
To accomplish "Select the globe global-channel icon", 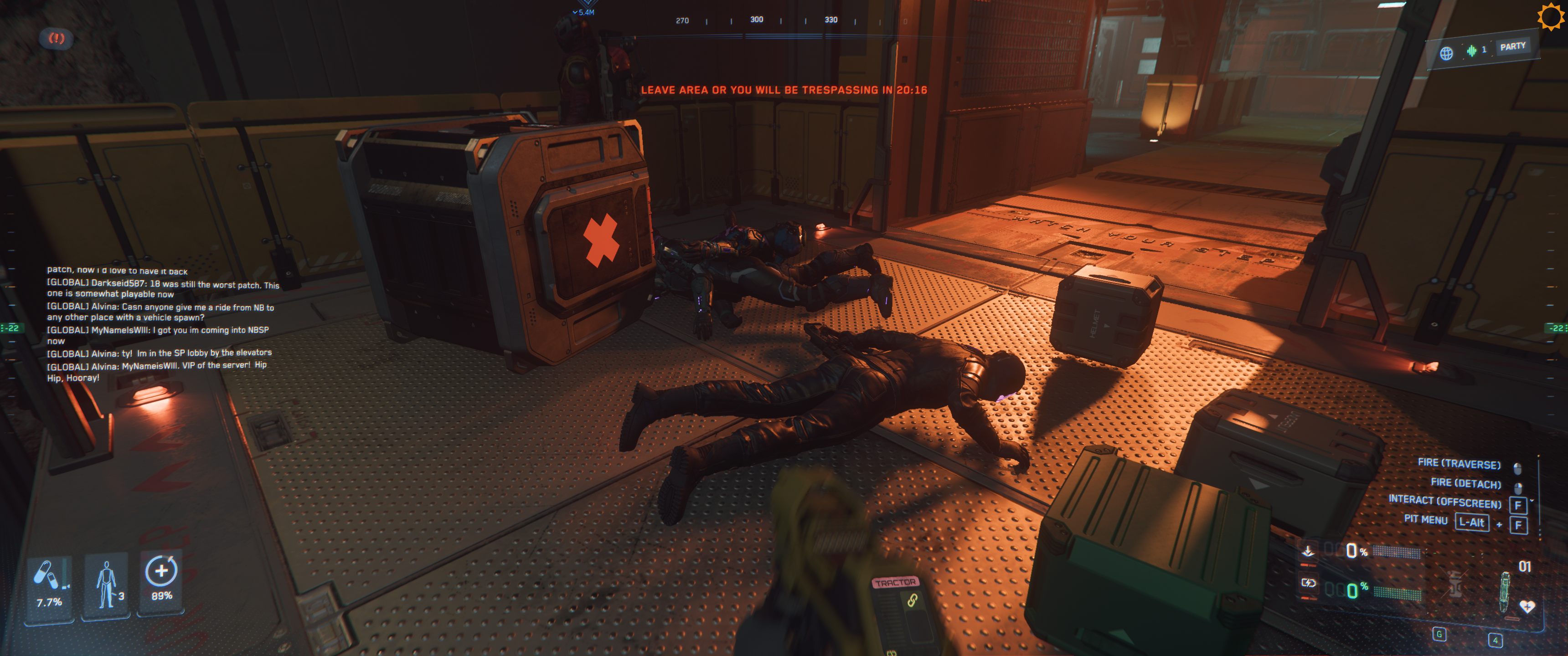I will (1446, 54).
